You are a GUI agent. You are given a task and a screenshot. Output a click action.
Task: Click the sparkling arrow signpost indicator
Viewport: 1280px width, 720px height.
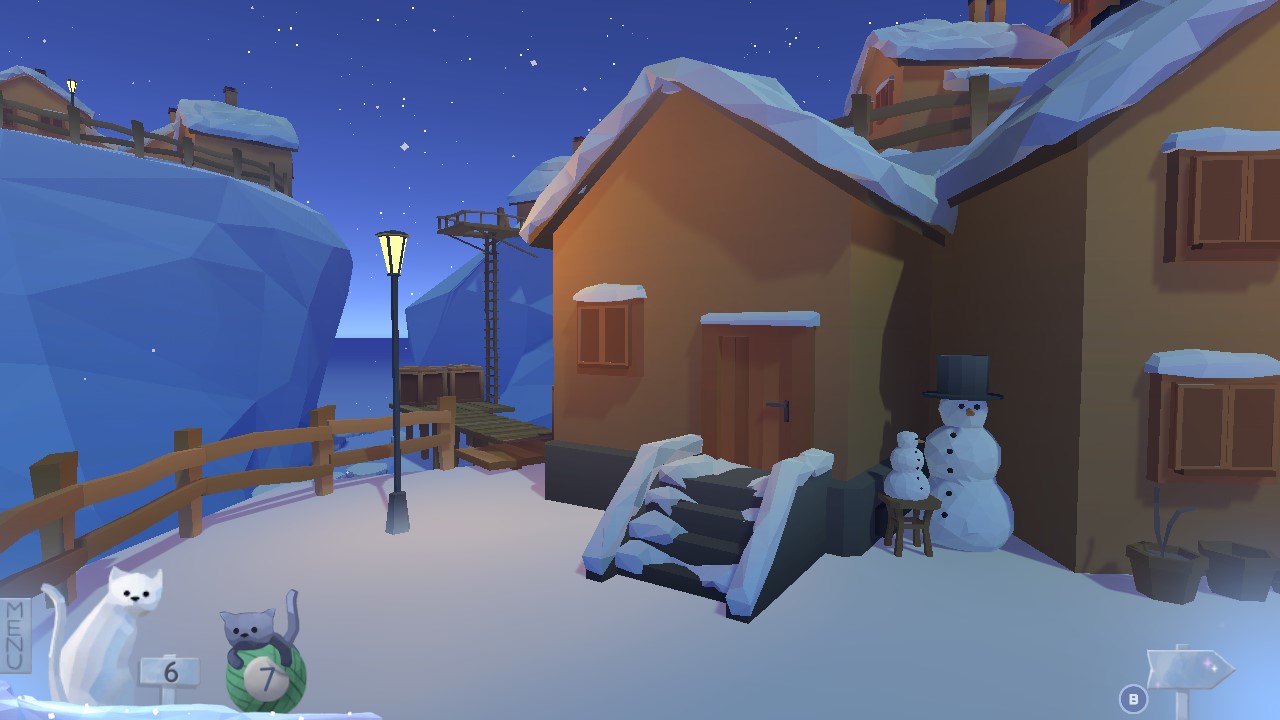click(x=1190, y=665)
